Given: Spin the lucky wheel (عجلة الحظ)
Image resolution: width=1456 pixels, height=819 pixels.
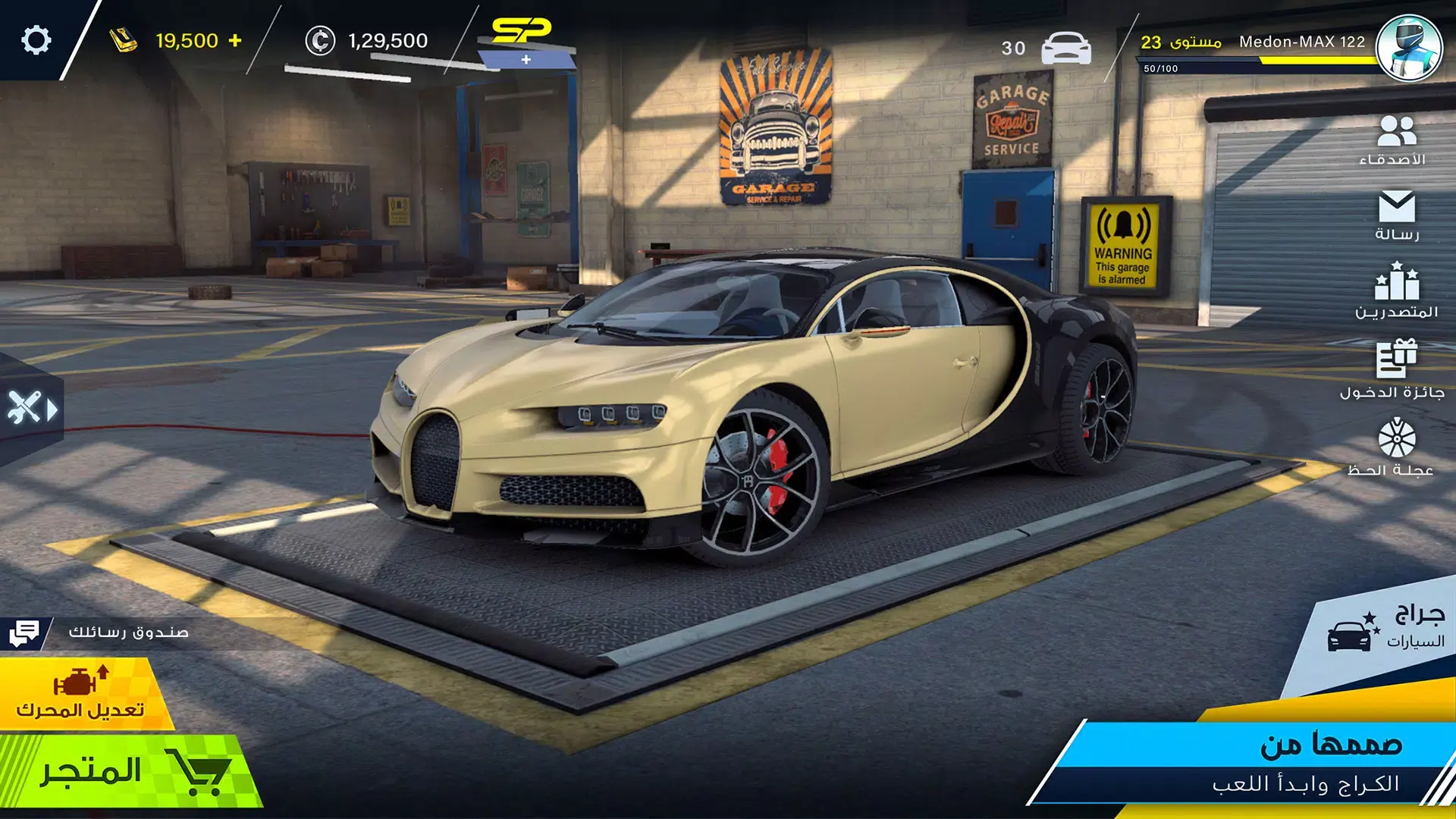Looking at the screenshot, I should point(1395,448).
